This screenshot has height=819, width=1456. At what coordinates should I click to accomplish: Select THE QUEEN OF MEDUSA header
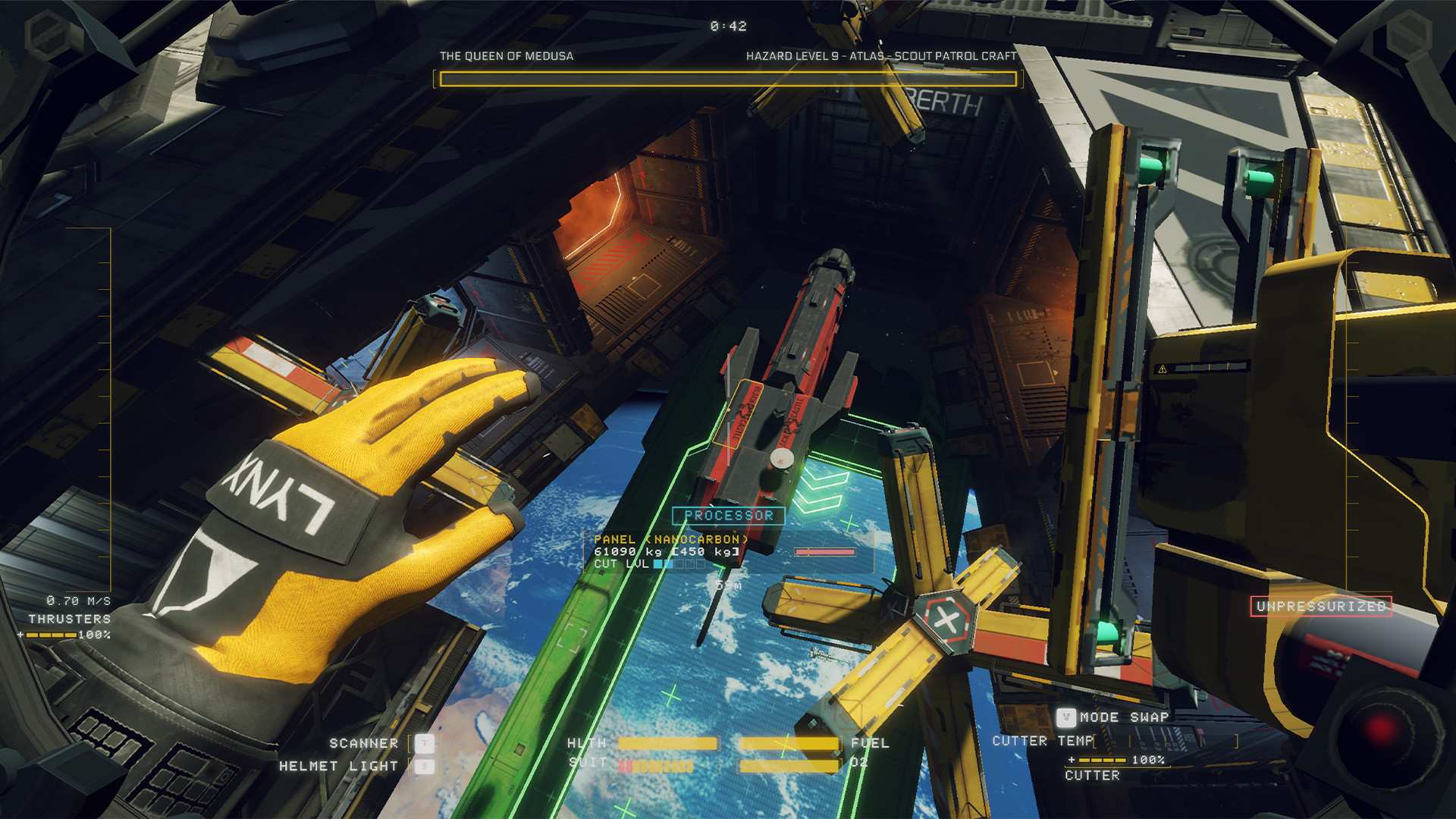pos(506,55)
